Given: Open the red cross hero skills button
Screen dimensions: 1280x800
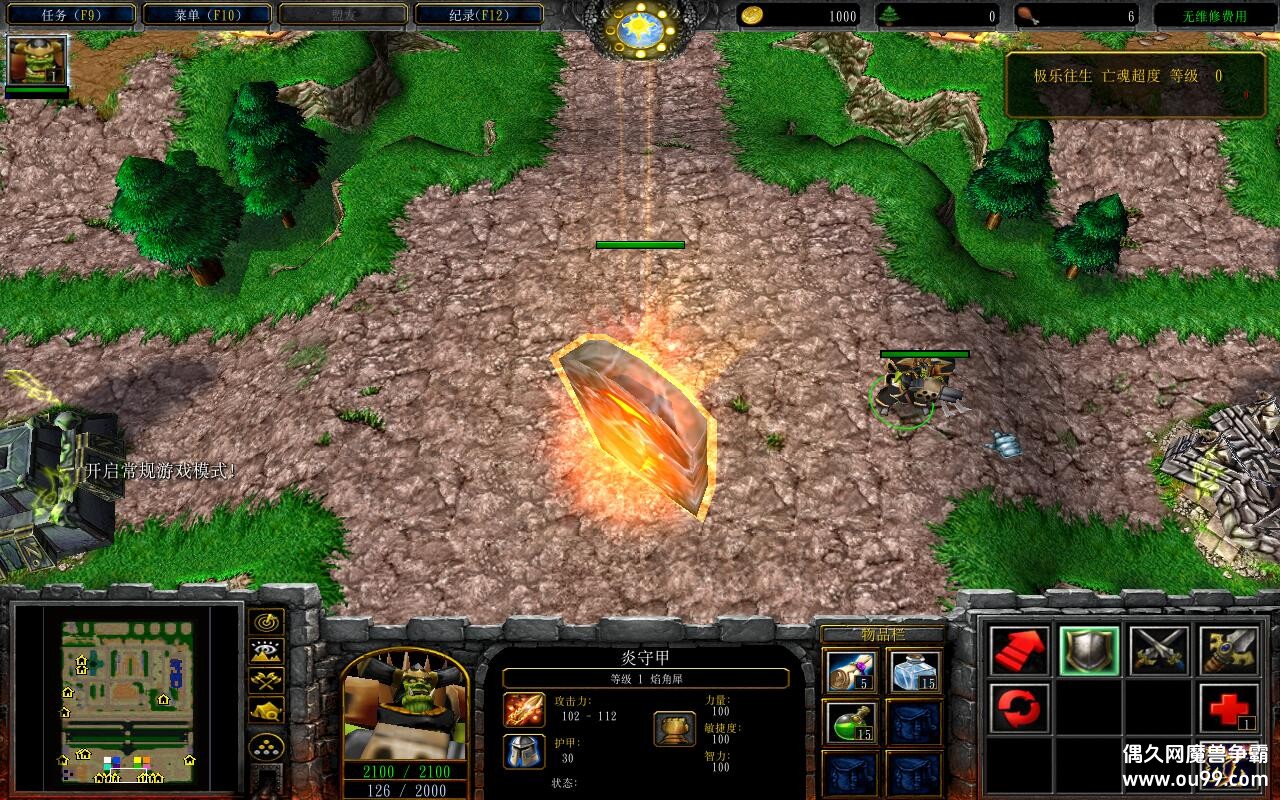Looking at the screenshot, I should coord(1228,709).
